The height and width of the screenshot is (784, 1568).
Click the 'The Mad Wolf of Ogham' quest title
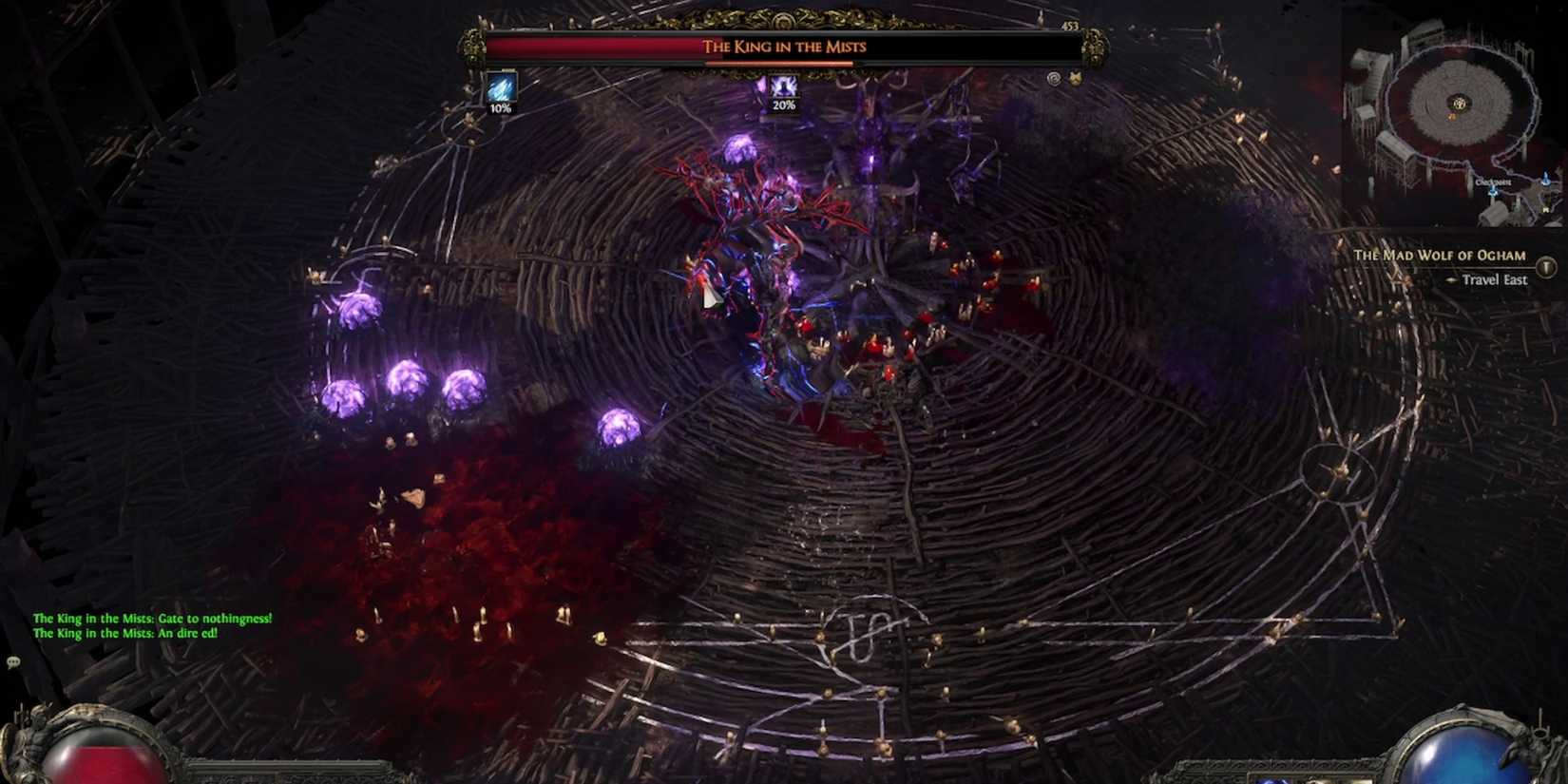[1440, 255]
